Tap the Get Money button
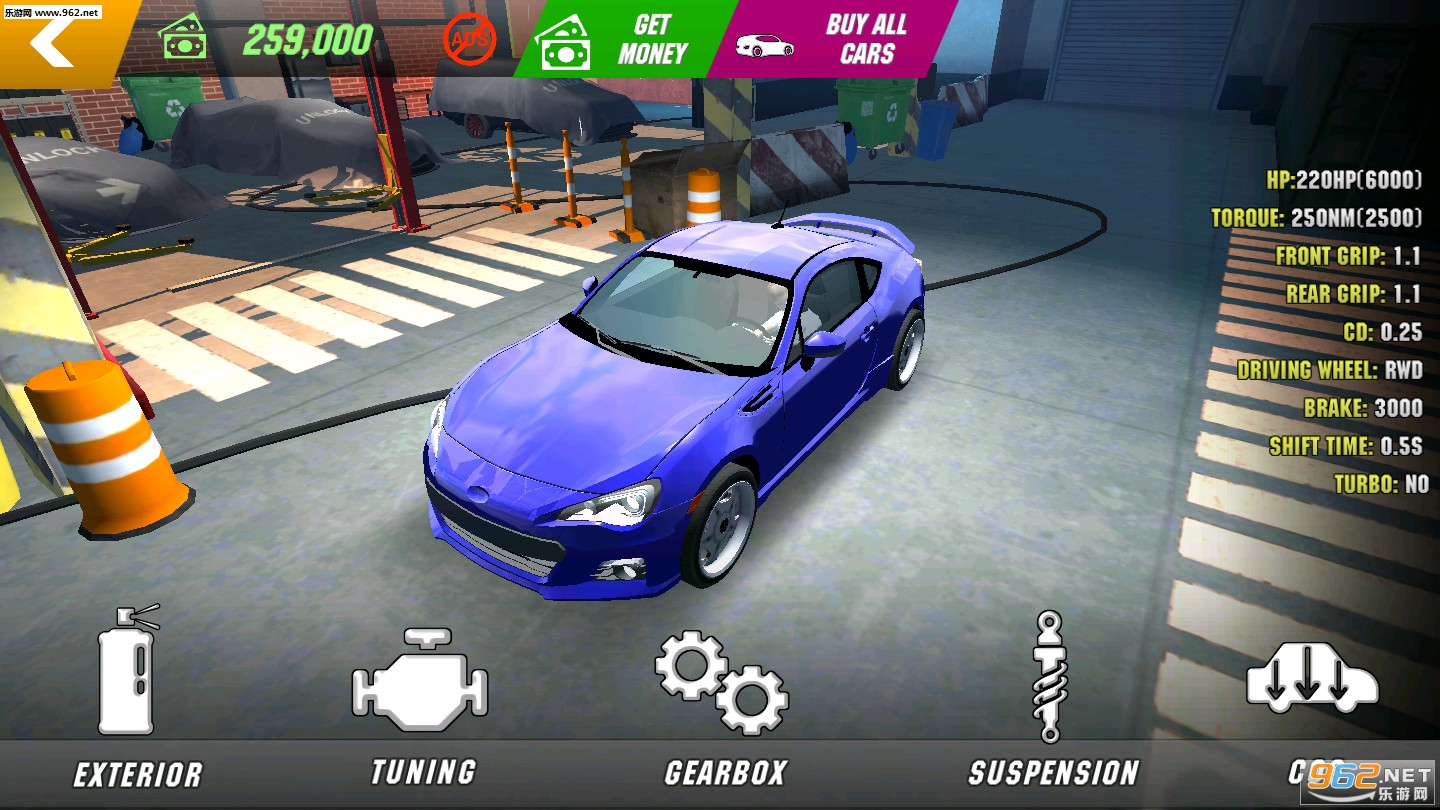This screenshot has width=1440, height=810. pos(620,40)
